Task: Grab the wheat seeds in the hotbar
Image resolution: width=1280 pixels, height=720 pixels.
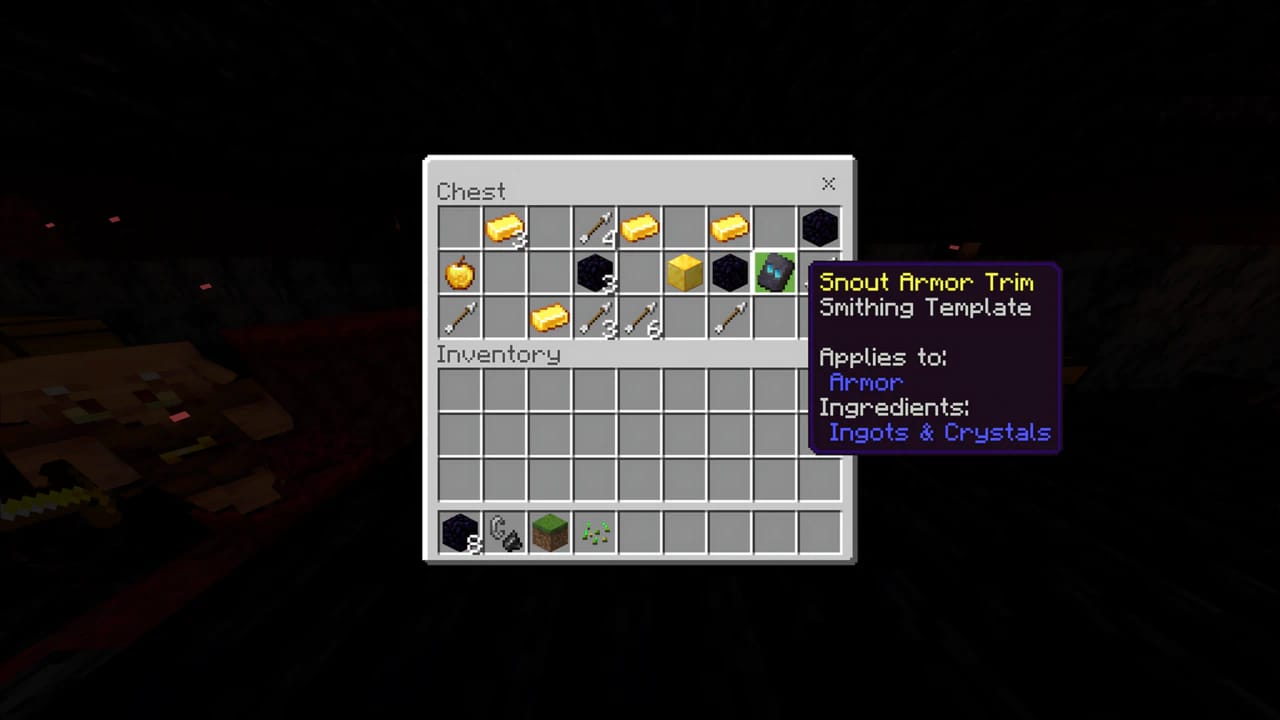Action: coord(595,533)
